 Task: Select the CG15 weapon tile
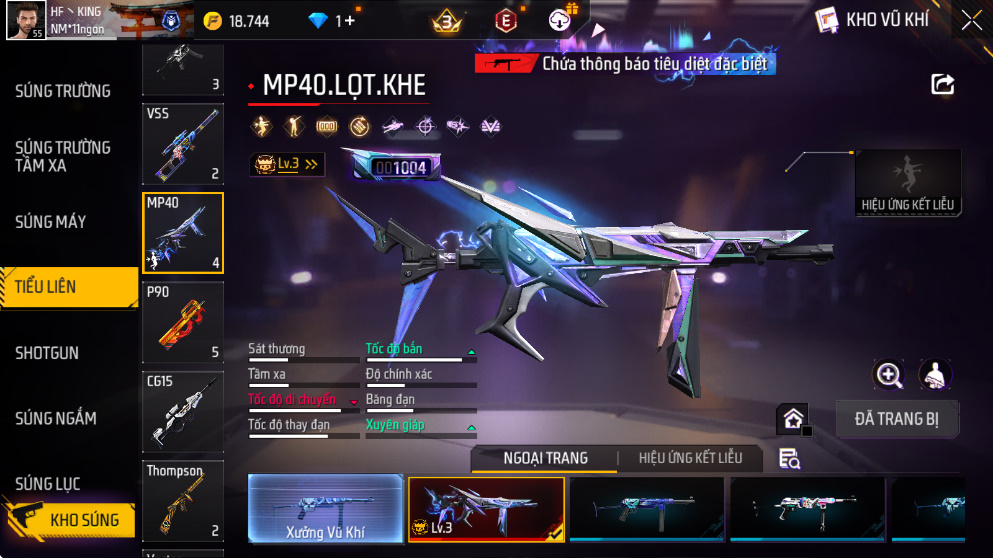(183, 412)
